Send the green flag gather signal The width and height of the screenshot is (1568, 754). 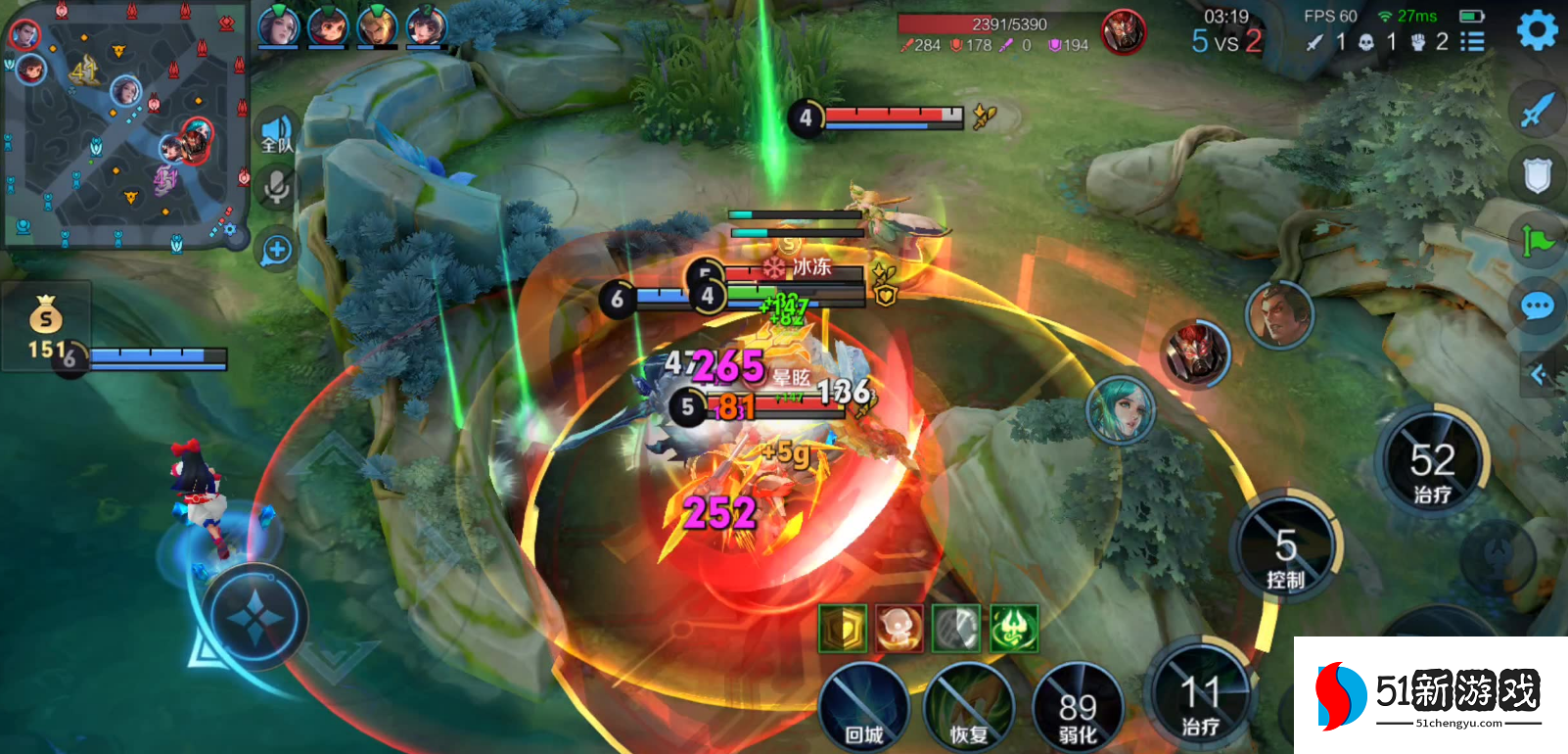click(1537, 240)
